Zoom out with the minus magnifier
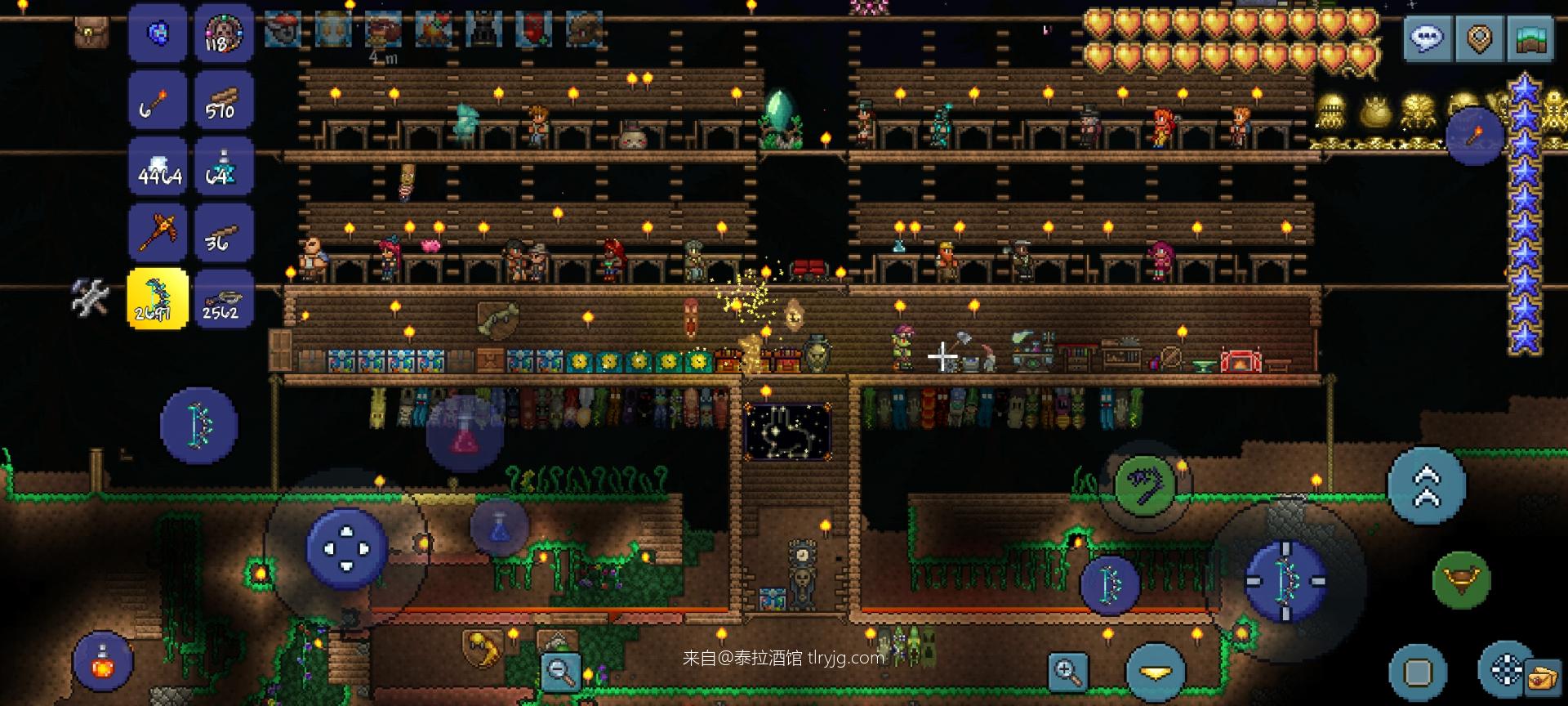This screenshot has width=1568, height=706. coord(560,672)
